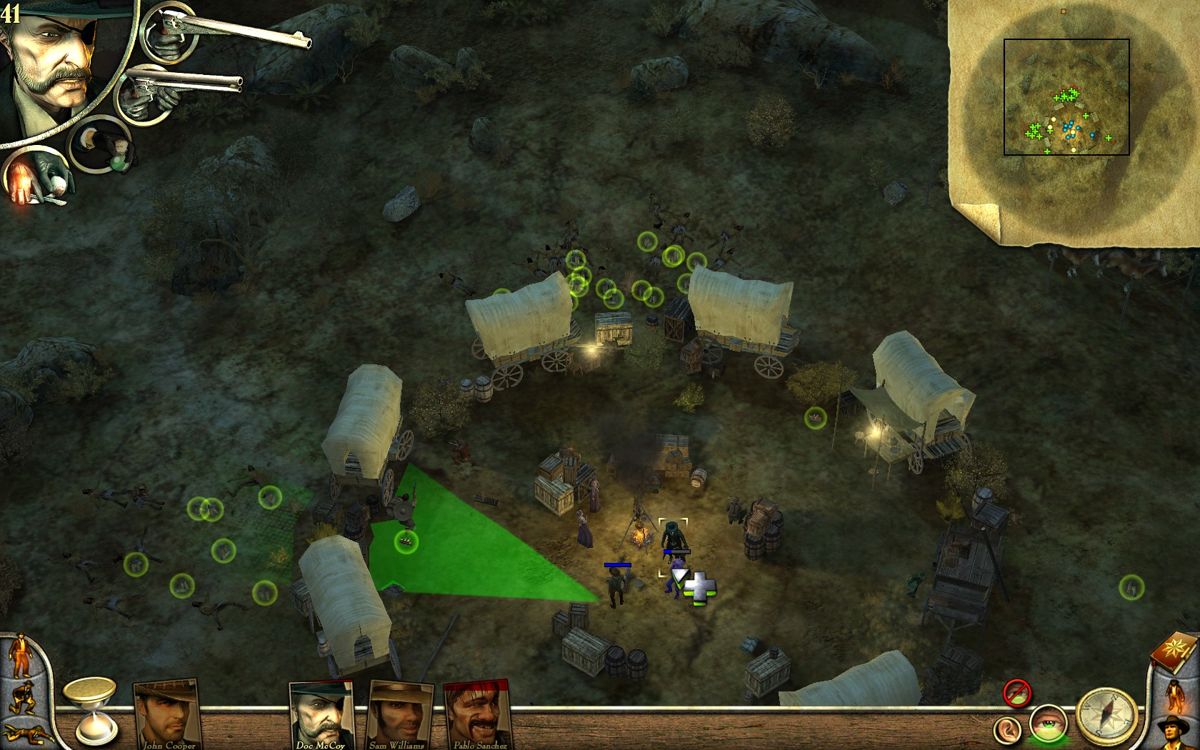The width and height of the screenshot is (1200, 750).
Task: Click the glowing orange figure icon
Action: (1175, 693)
